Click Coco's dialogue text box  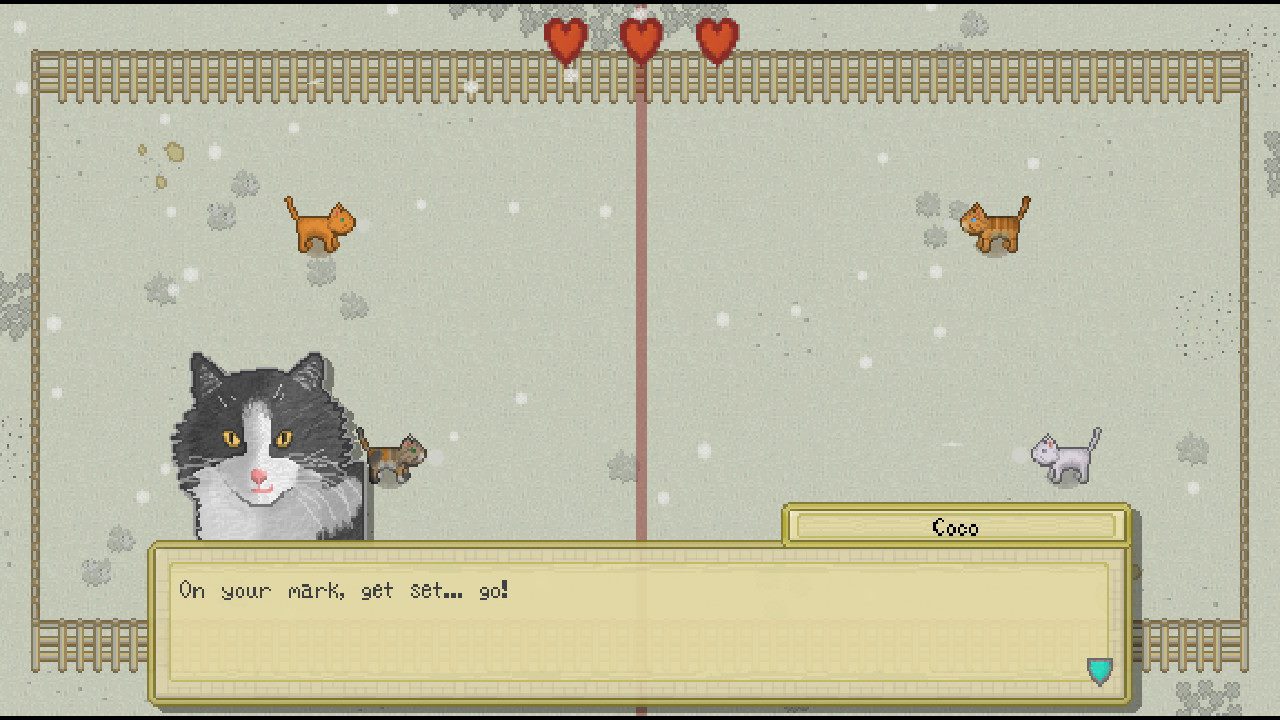click(x=638, y=622)
